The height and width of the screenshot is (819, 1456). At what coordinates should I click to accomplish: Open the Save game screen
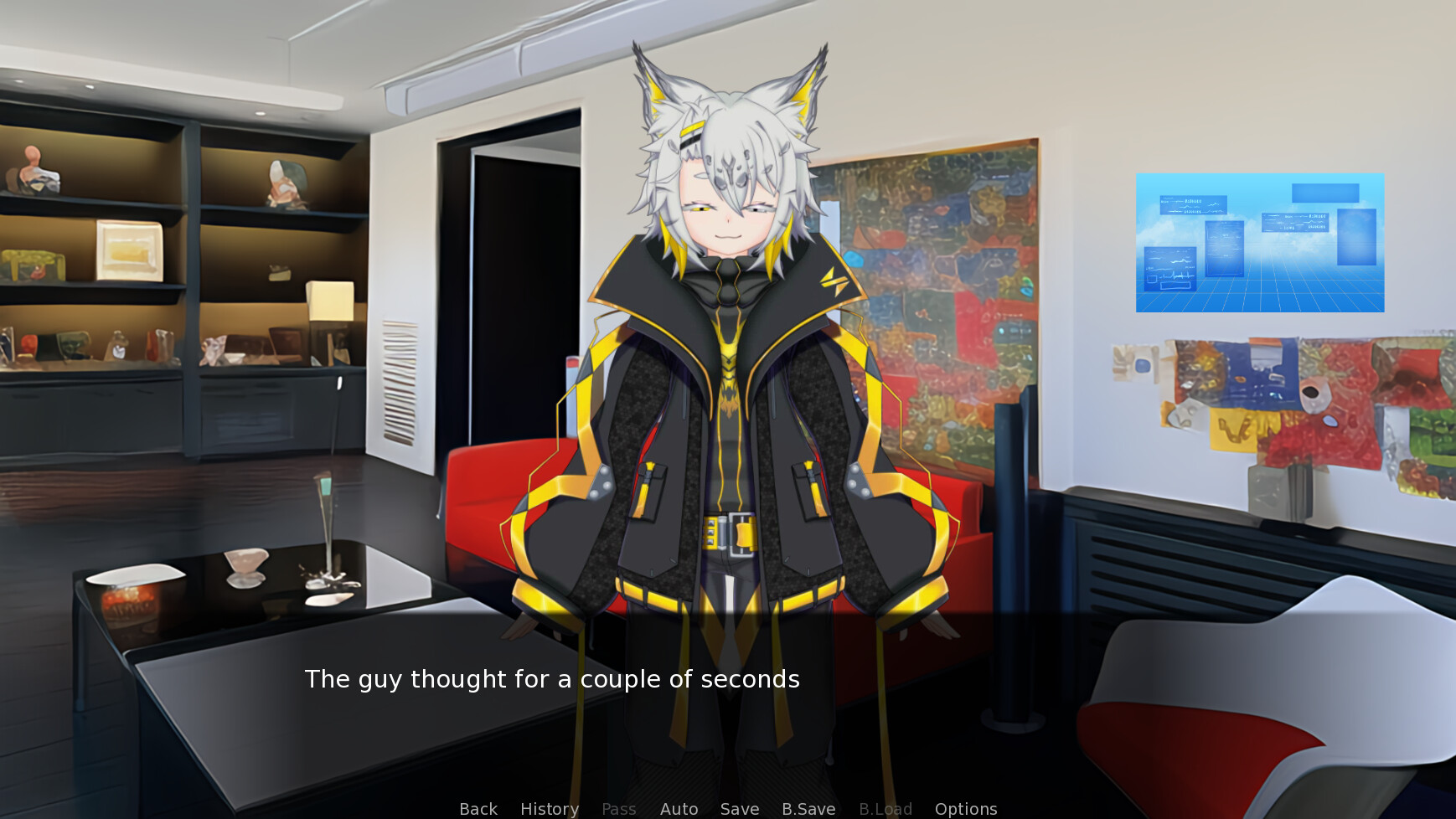tap(739, 808)
